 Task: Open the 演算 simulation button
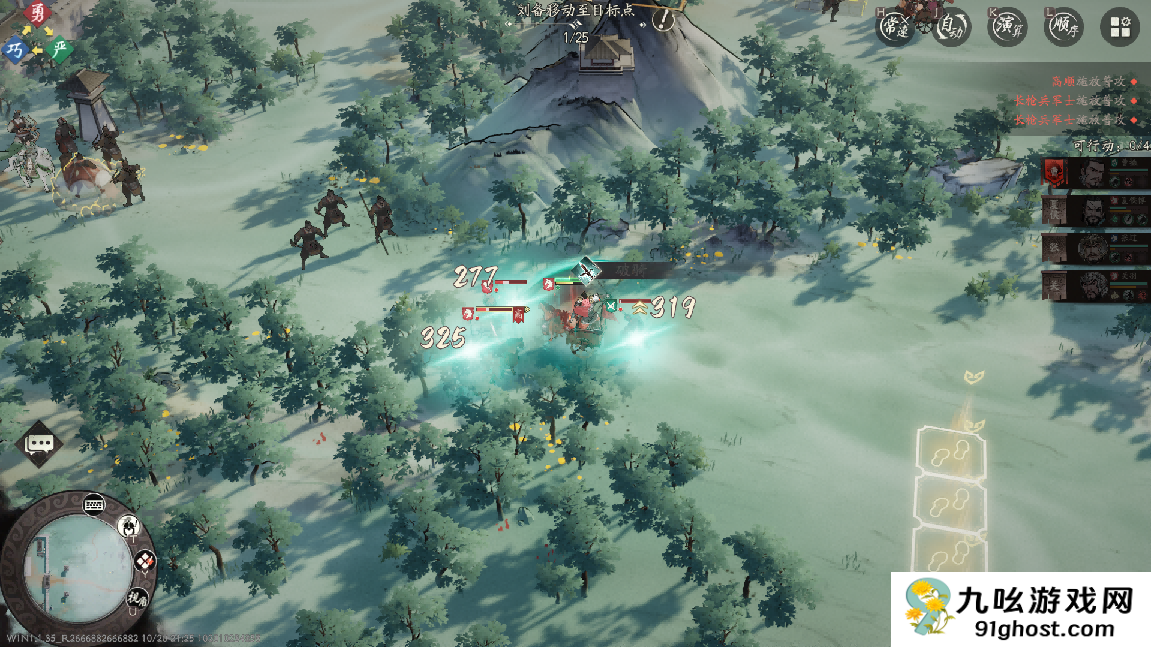click(1008, 27)
